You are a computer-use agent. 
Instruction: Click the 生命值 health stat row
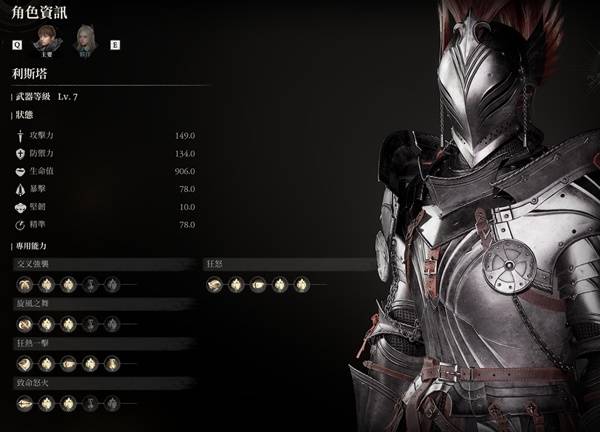[105, 172]
